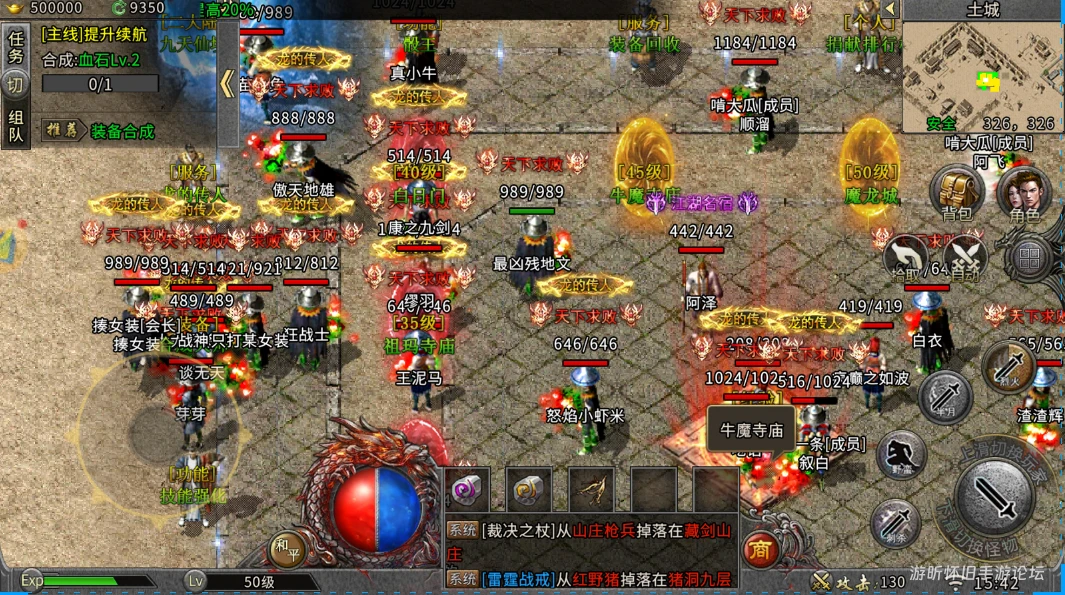
Task: Open the four-square grid menu button
Action: [x=1029, y=258]
